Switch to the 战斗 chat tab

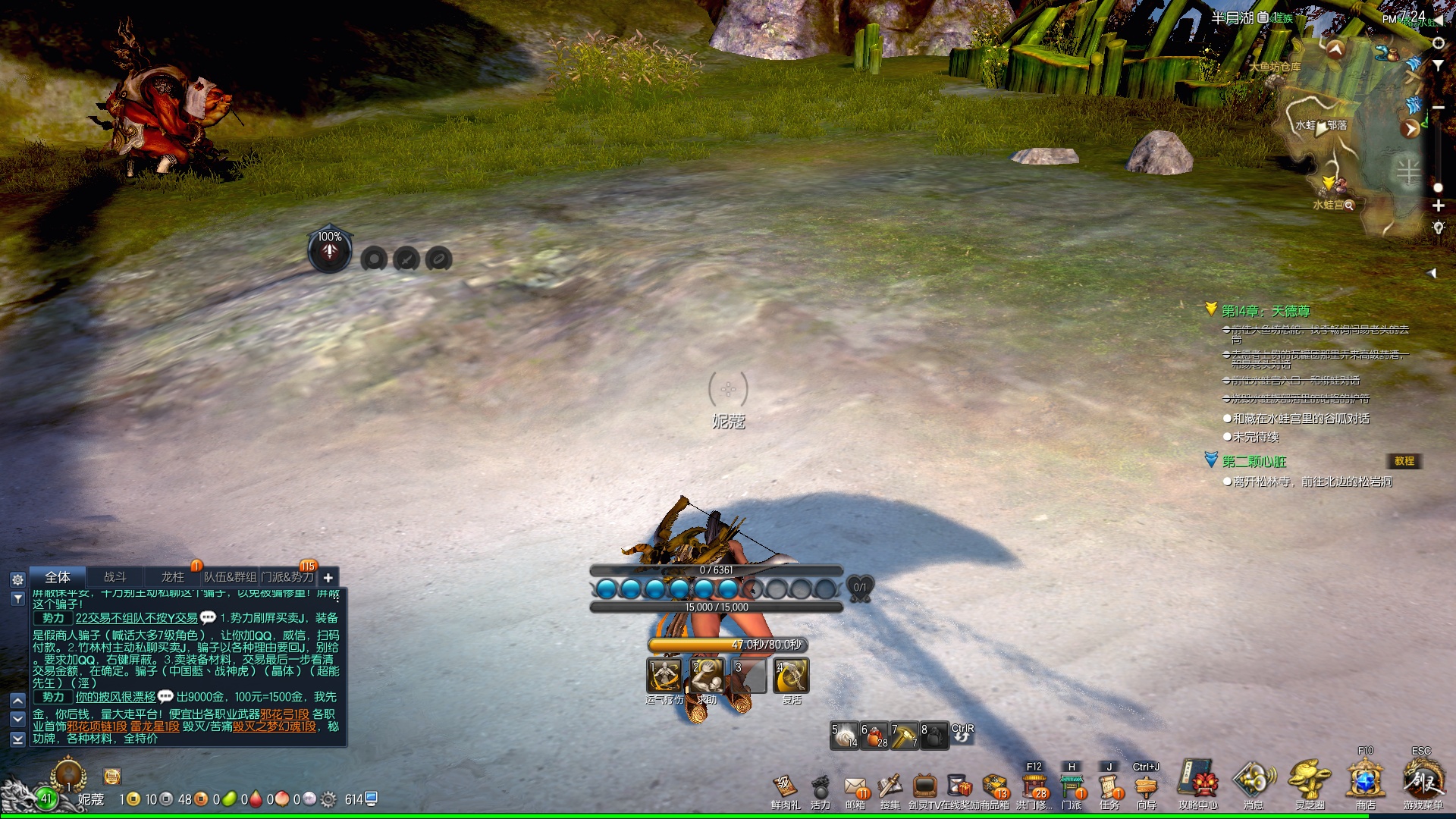click(115, 577)
